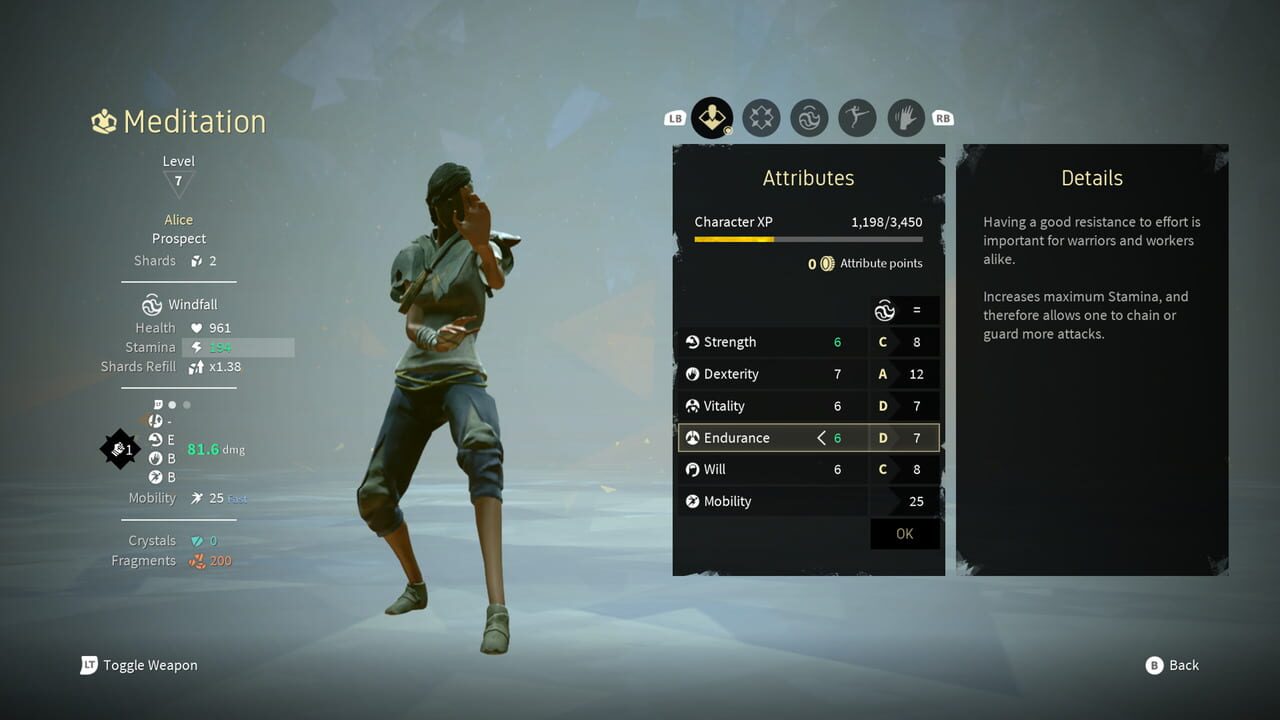Click the Stamina lightning bolt icon

[196, 347]
